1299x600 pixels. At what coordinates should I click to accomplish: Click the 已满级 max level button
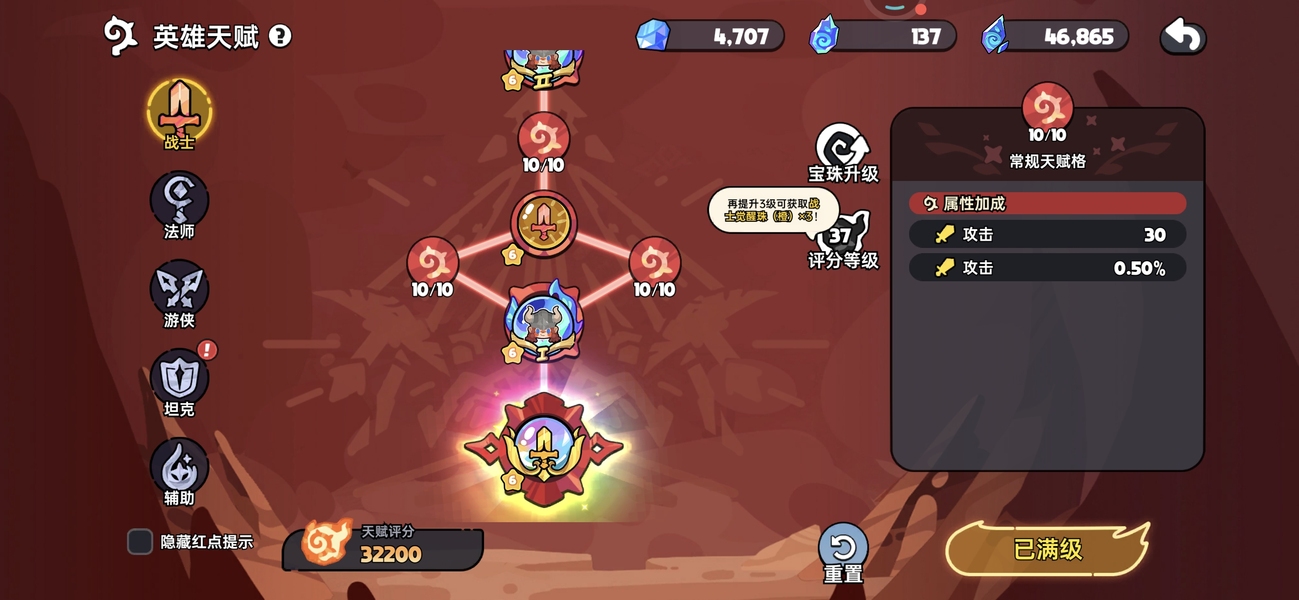tap(1047, 549)
